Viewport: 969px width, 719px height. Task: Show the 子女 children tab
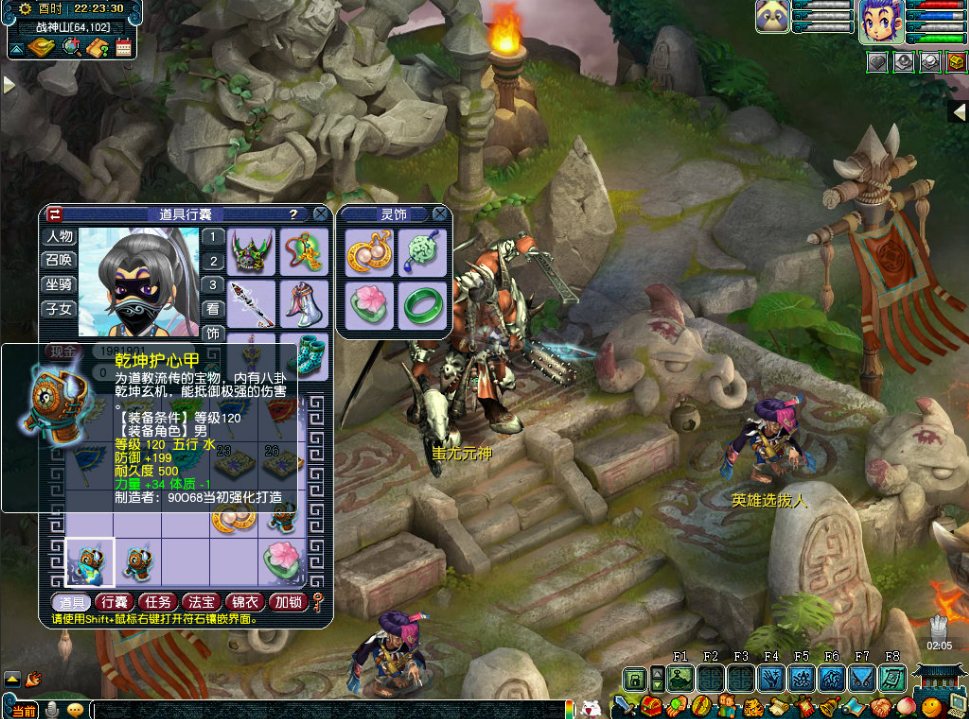(59, 308)
